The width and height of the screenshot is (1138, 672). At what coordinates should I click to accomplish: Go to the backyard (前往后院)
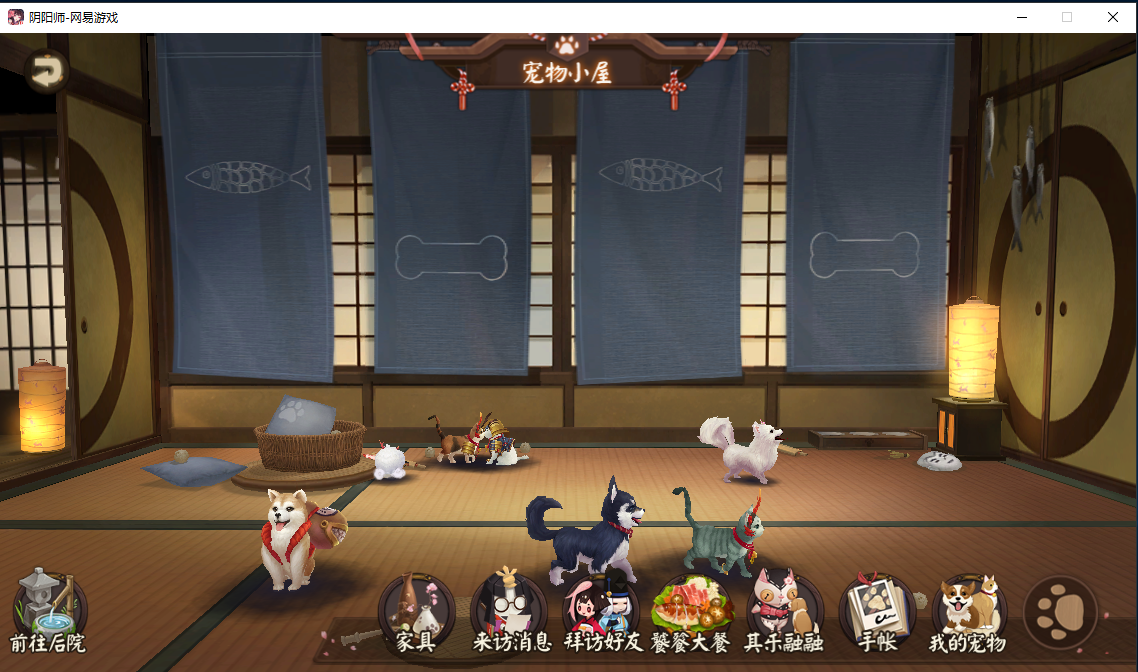click(48, 610)
